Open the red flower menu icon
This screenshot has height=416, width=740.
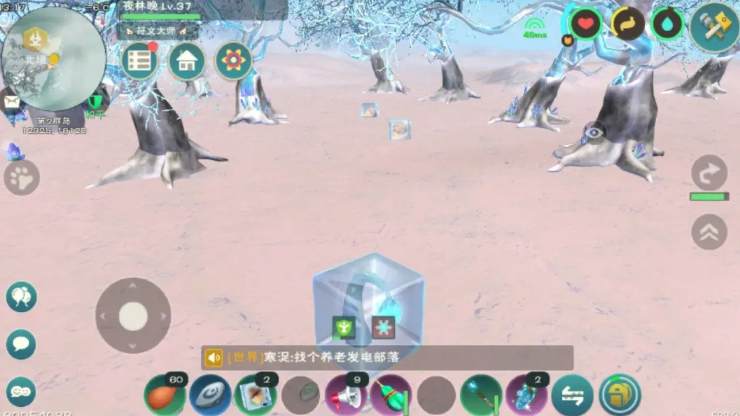[233, 62]
